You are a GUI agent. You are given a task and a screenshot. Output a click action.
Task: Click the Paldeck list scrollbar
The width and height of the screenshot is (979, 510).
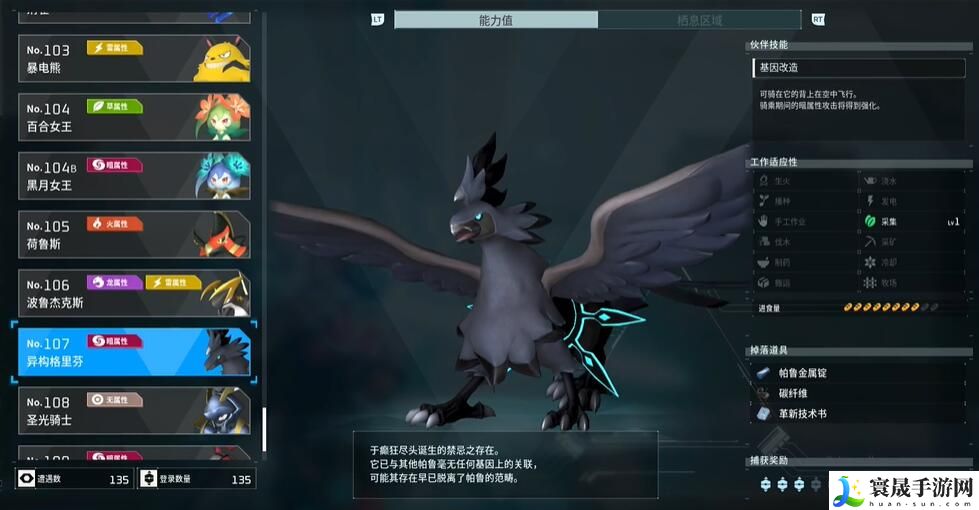(264, 429)
